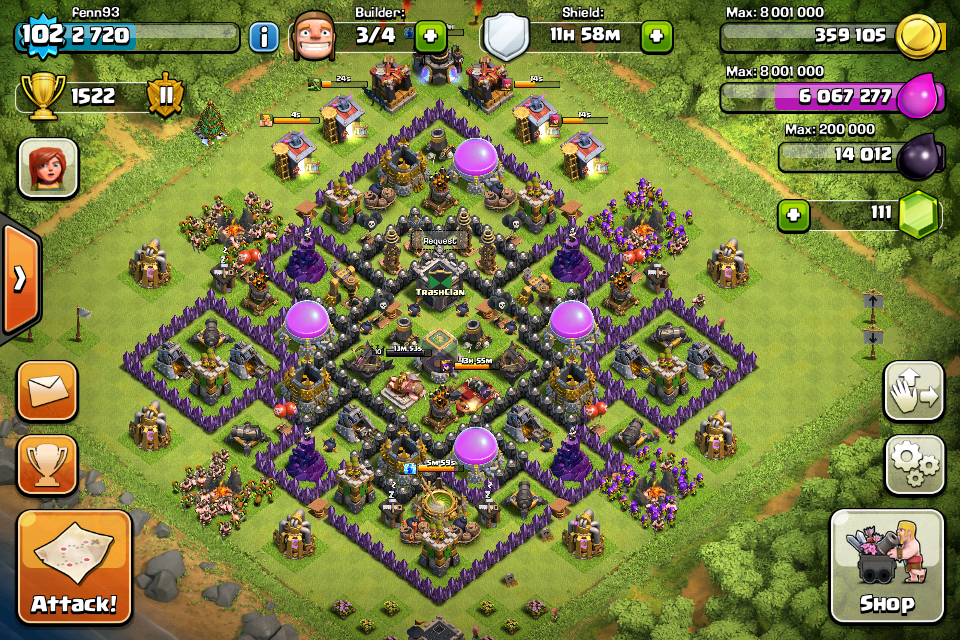
Task: Buy gems with the green plus button
Action: 794,215
